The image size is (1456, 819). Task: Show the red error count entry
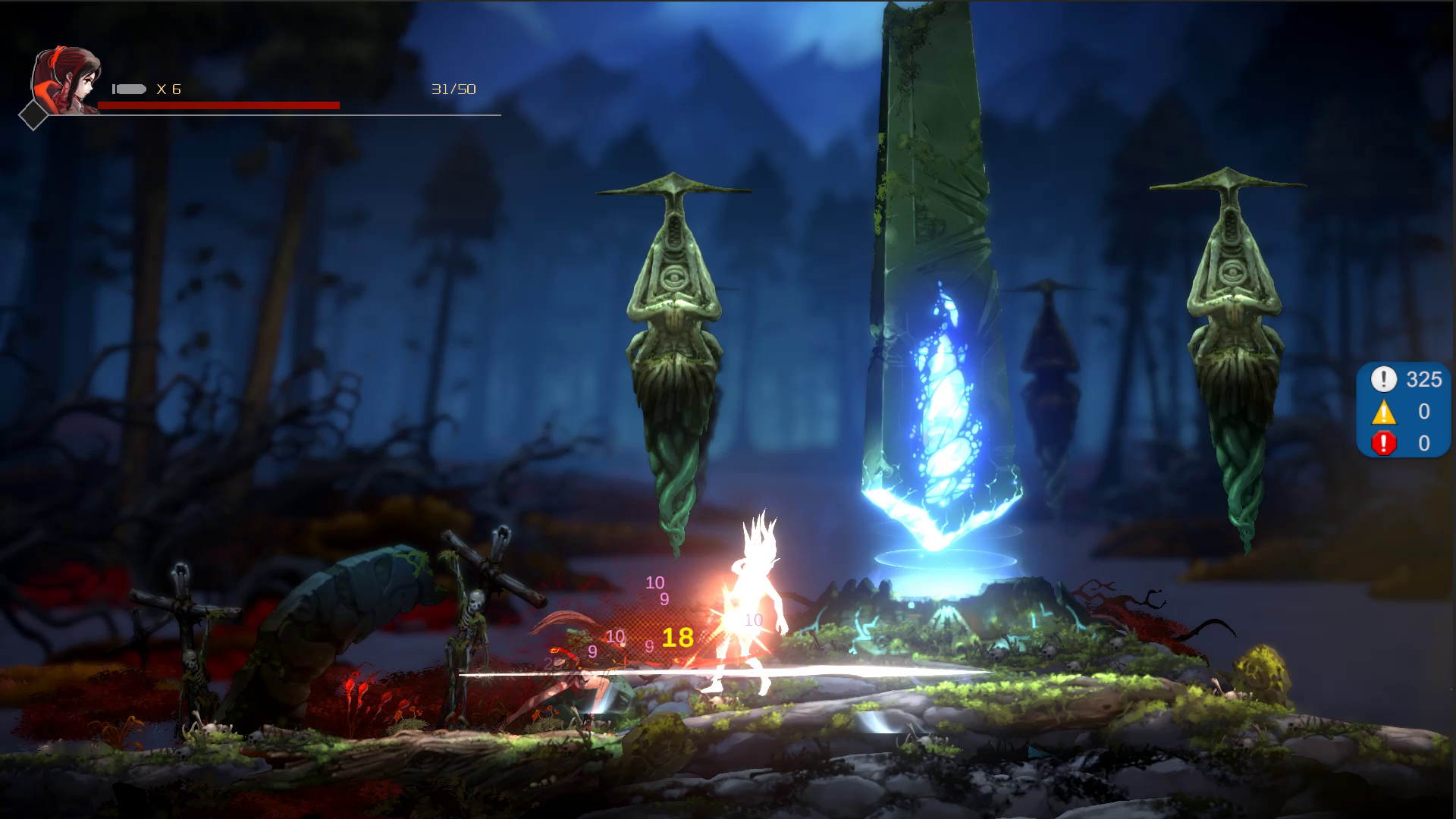point(1403,443)
